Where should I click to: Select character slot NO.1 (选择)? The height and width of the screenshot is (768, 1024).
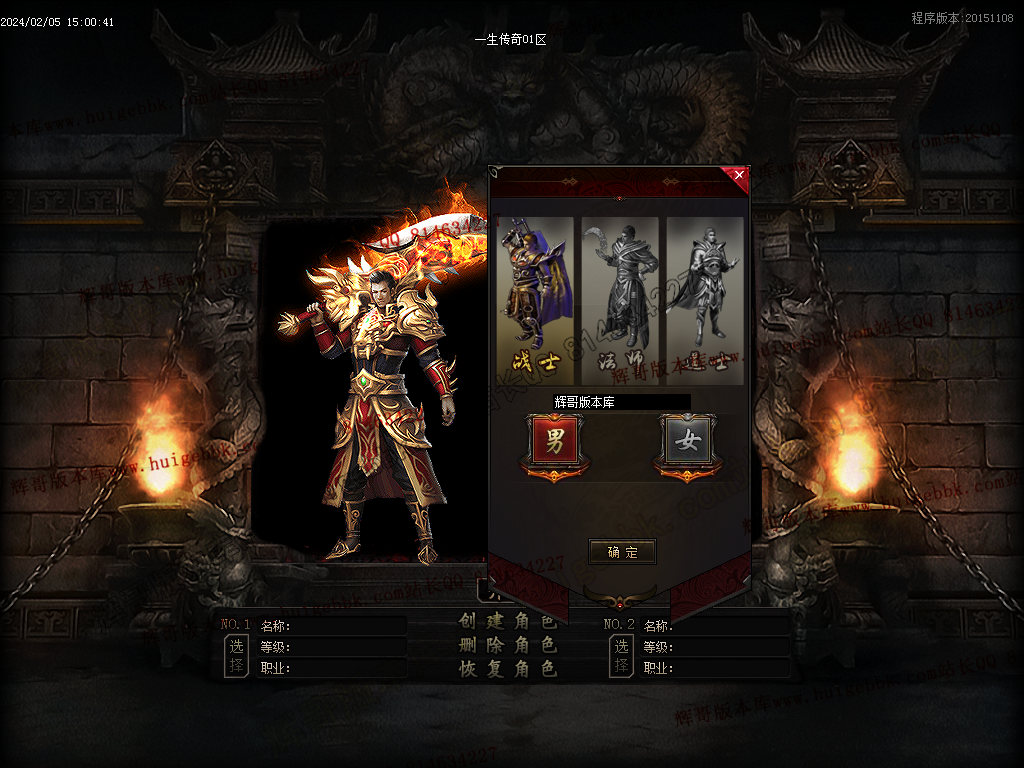(236, 656)
